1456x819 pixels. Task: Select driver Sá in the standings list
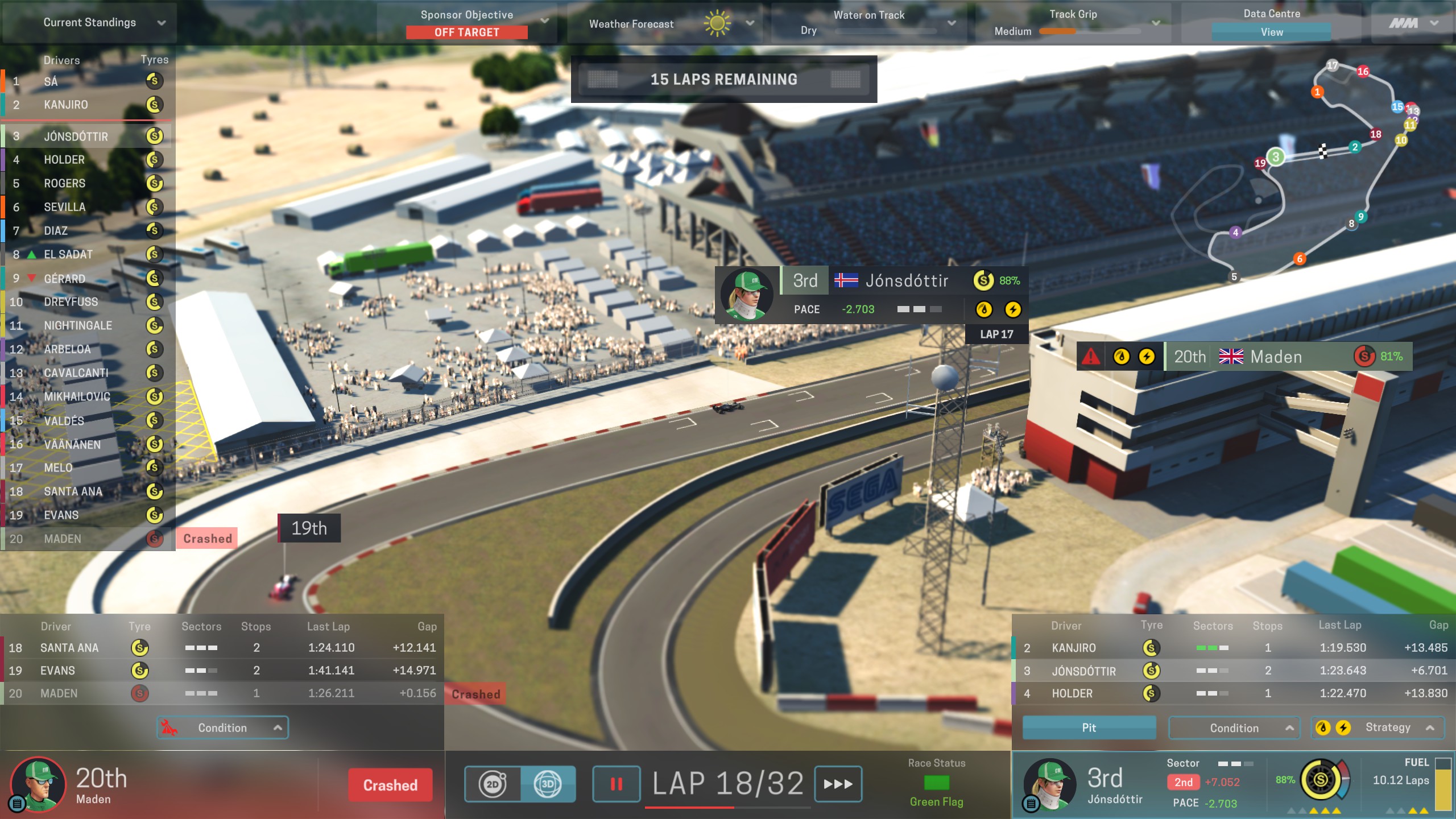click(x=85, y=81)
